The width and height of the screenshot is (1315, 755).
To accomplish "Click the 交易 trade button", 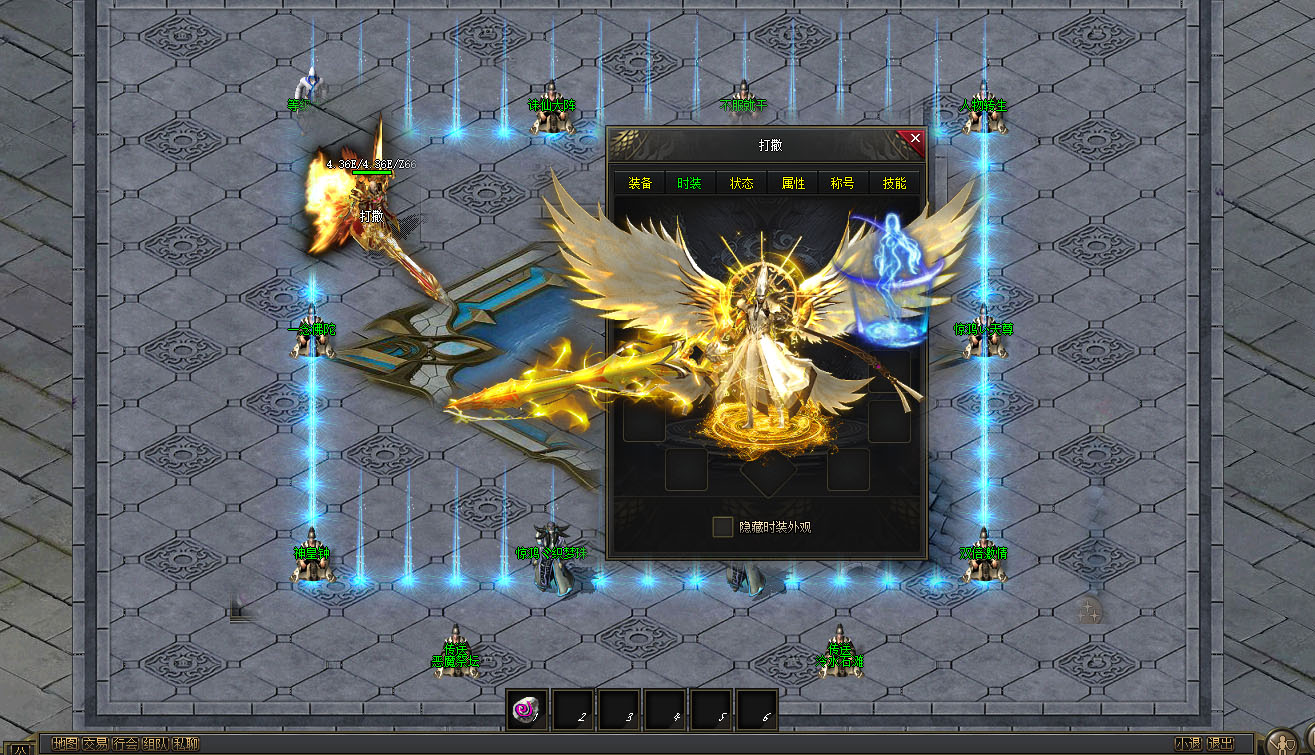I will coord(95,744).
